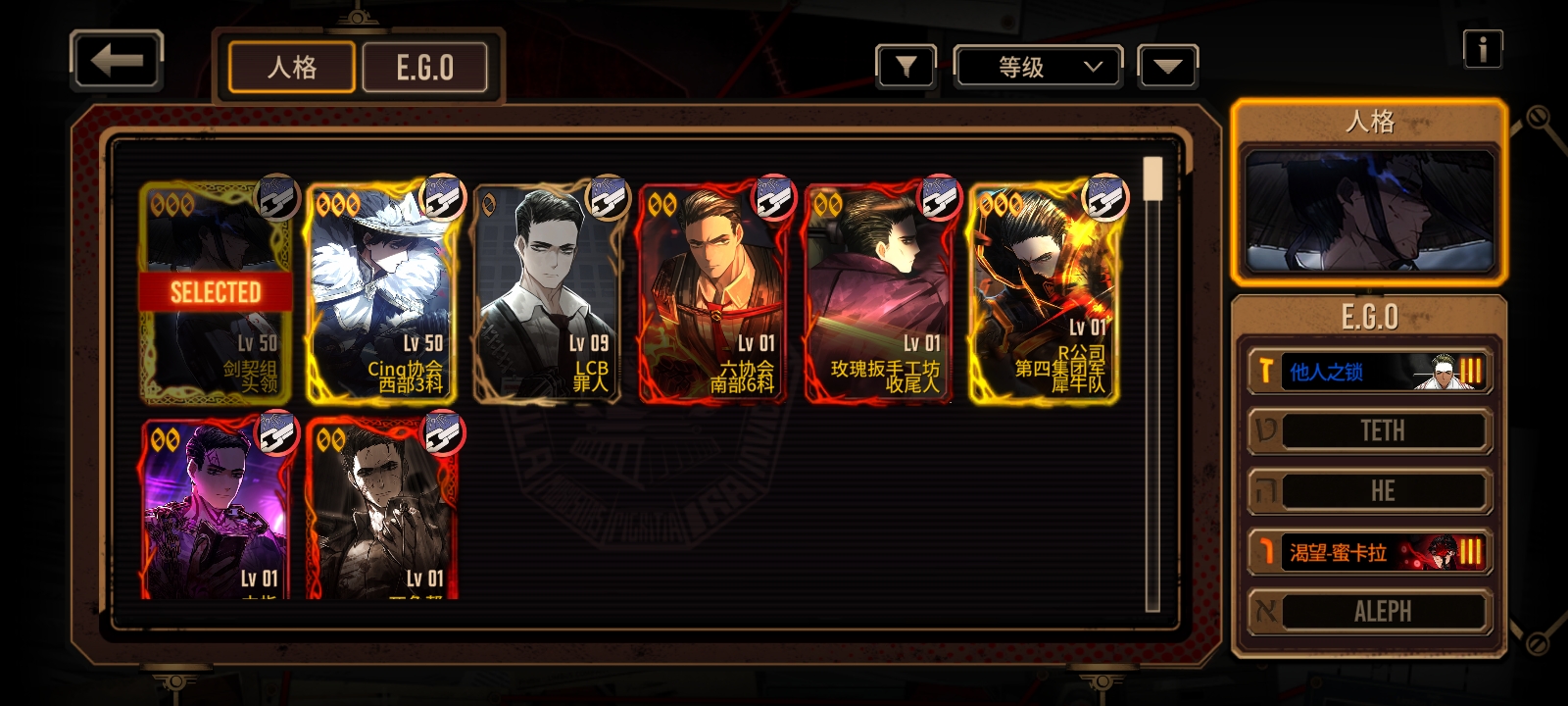Toggle the sort order arrow button
This screenshot has width=1568, height=706.
1167,67
